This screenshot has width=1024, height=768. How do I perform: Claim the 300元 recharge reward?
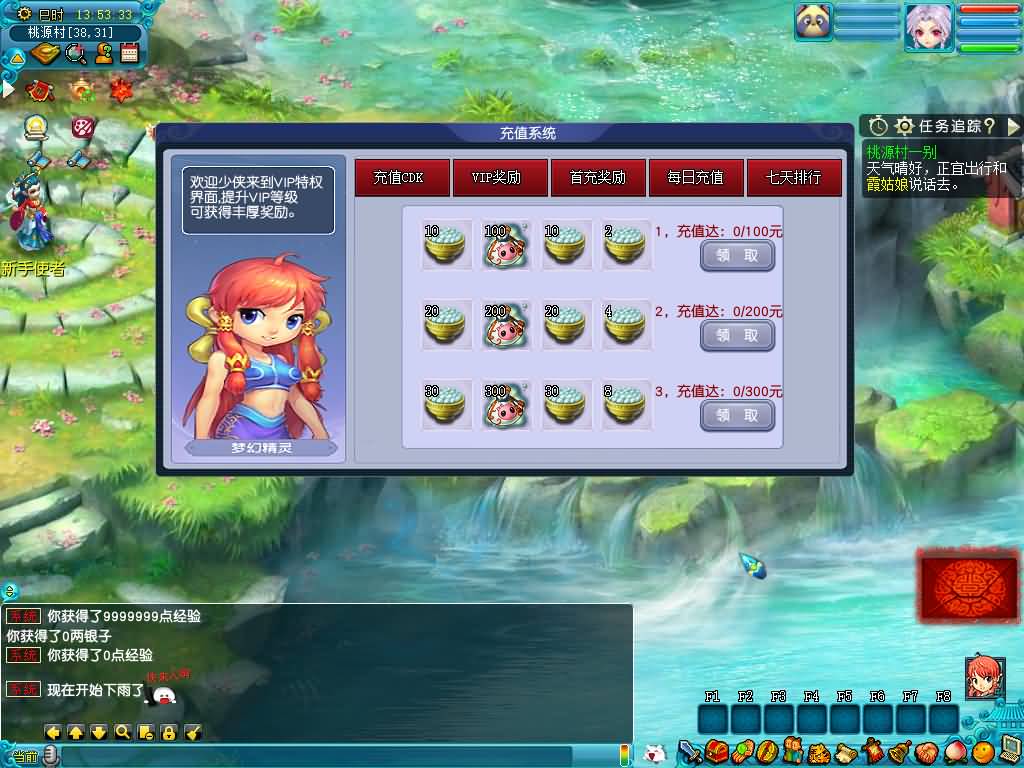click(737, 415)
